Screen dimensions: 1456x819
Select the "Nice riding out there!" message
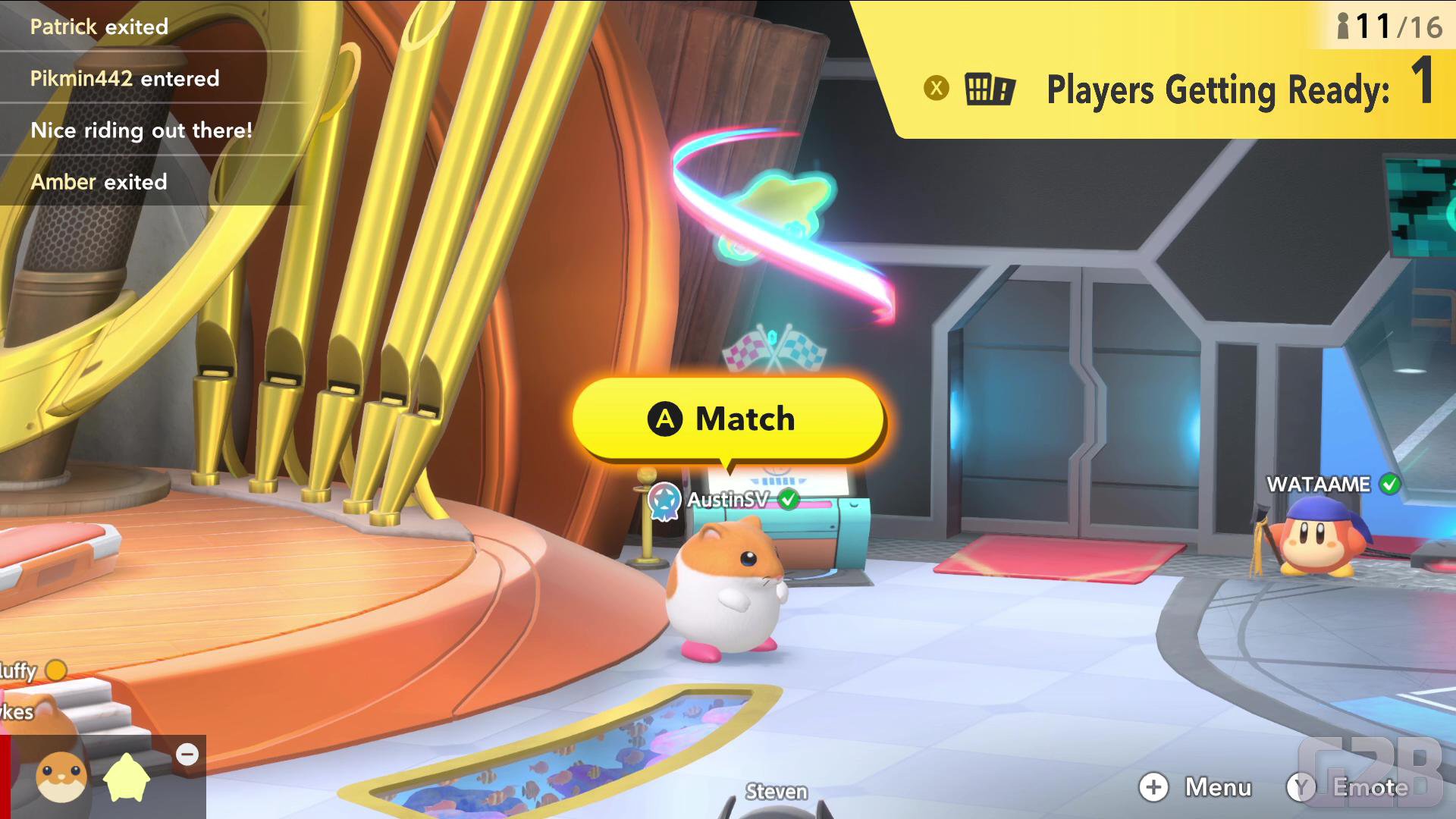[x=141, y=130]
